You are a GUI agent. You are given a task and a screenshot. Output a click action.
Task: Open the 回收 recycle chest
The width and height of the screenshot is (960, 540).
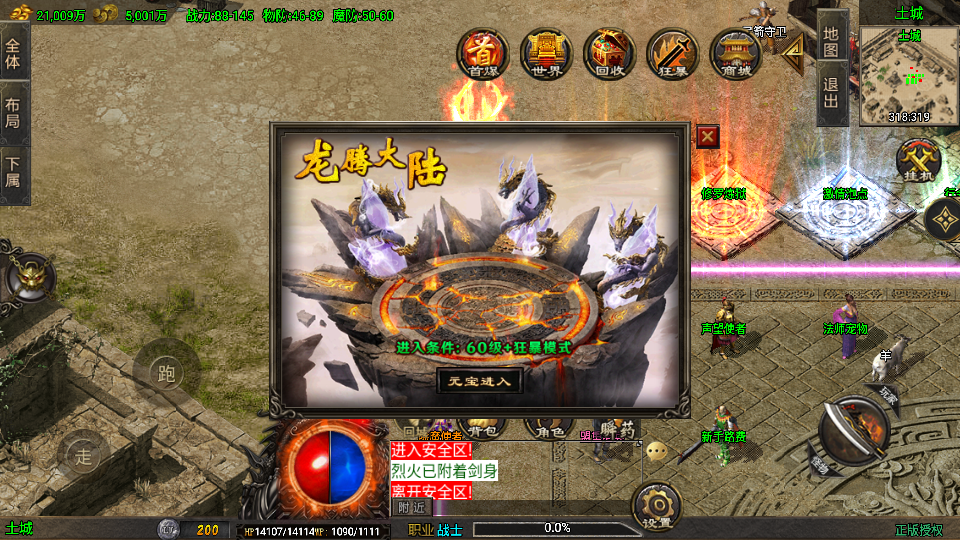click(609, 53)
